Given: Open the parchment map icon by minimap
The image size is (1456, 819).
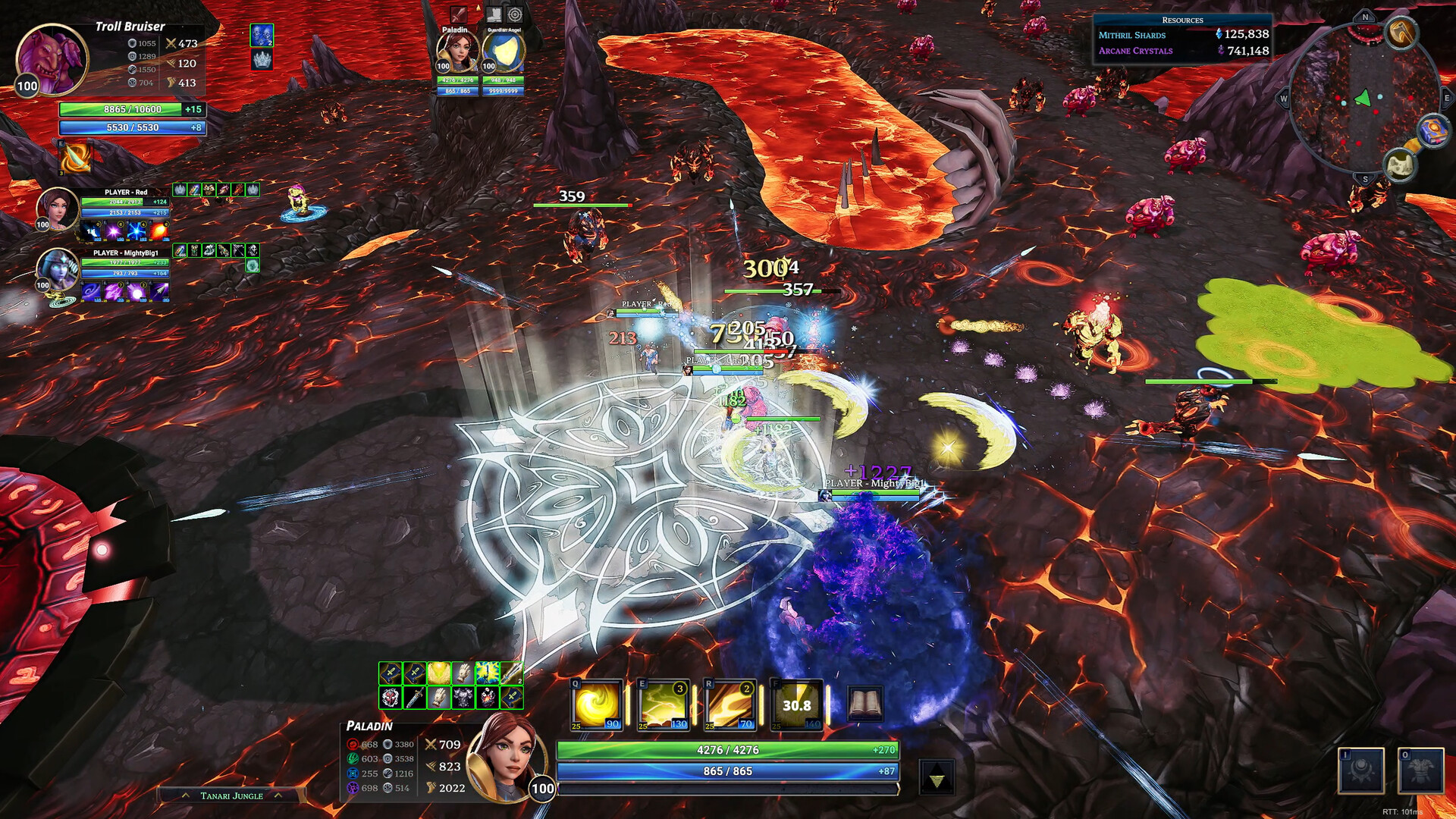Looking at the screenshot, I should (1401, 165).
